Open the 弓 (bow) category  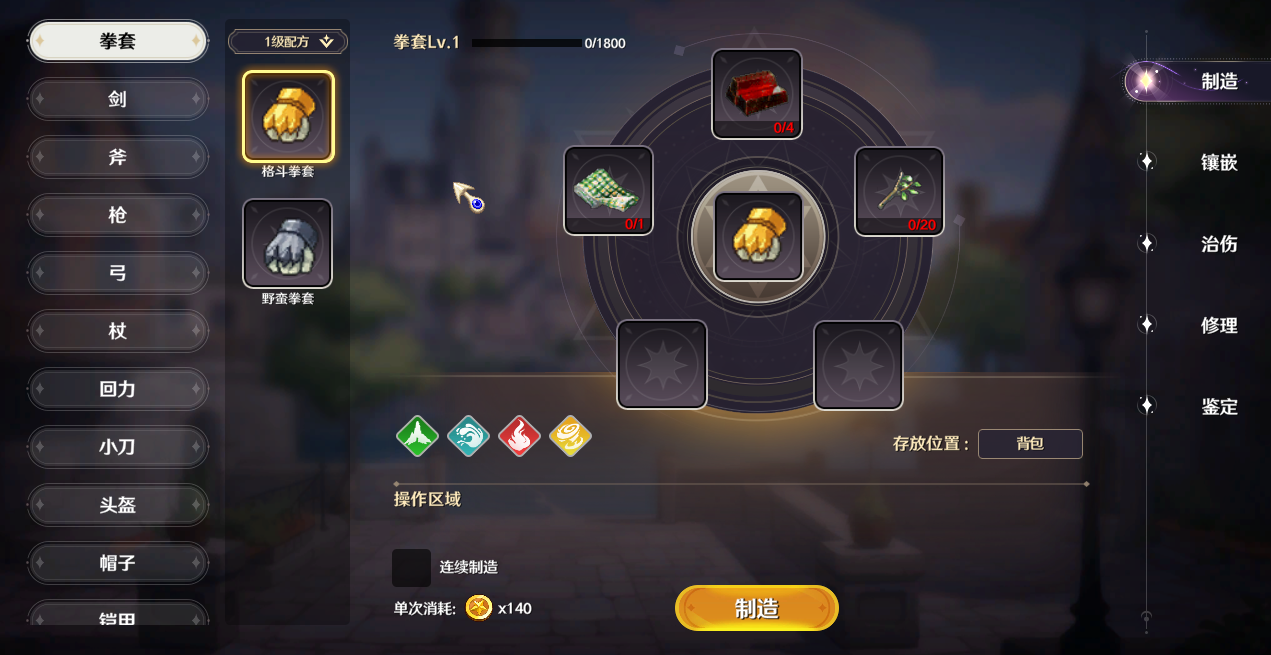pyautogui.click(x=118, y=273)
